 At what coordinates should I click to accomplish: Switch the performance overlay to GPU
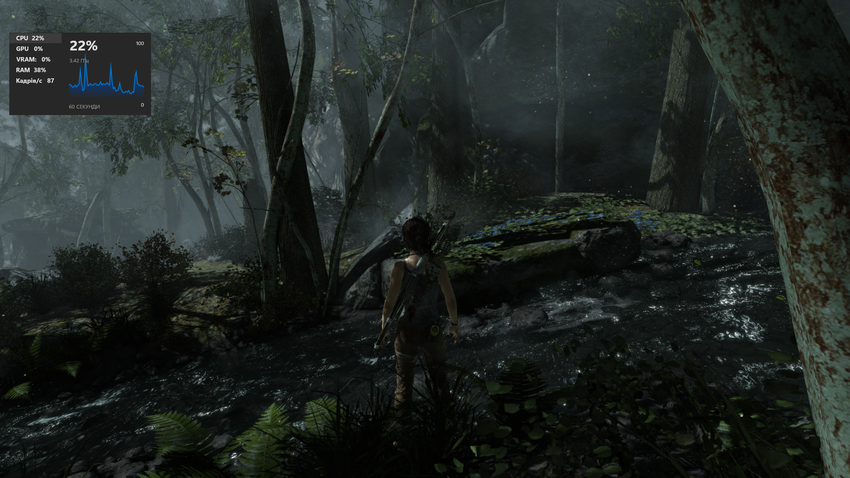point(29,48)
